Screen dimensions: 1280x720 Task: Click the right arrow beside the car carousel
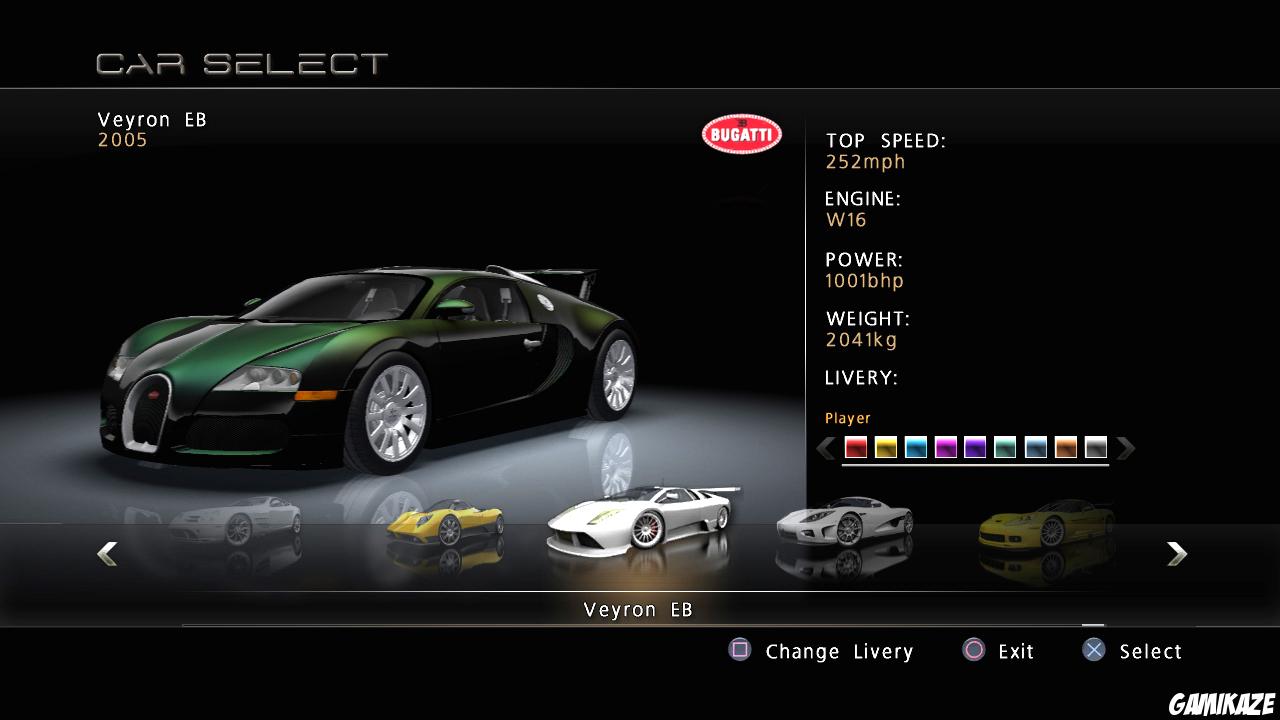click(1177, 553)
